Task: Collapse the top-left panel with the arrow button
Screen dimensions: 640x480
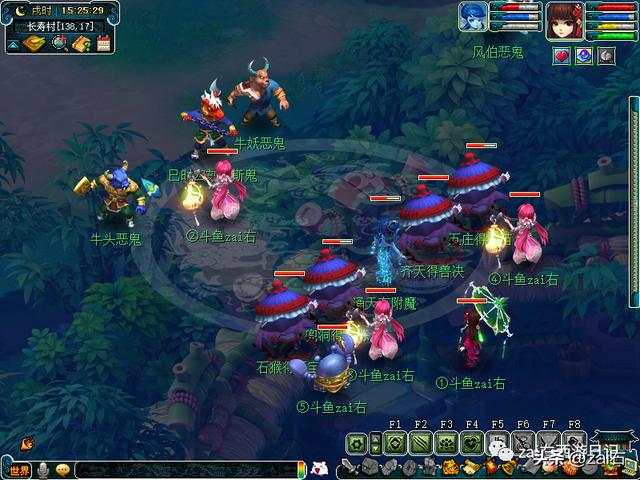Action: coord(12,43)
